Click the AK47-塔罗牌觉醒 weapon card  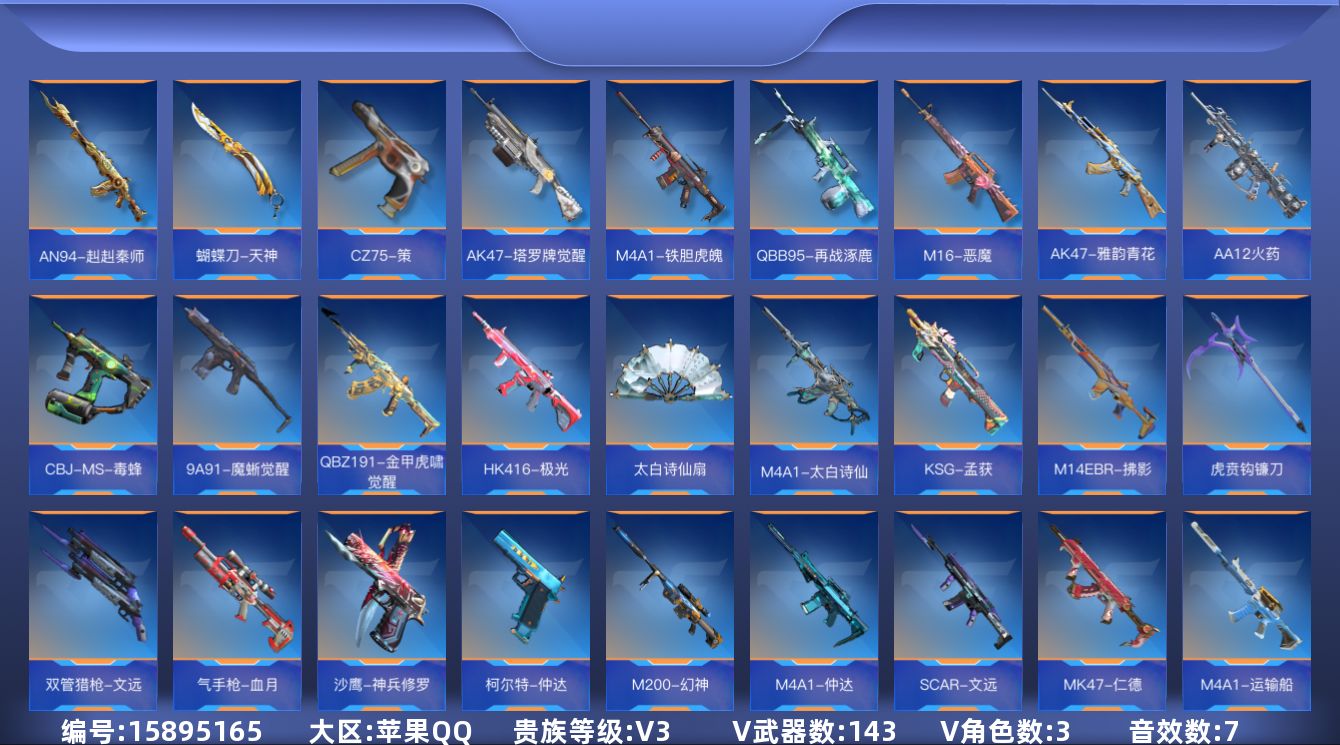525,170
